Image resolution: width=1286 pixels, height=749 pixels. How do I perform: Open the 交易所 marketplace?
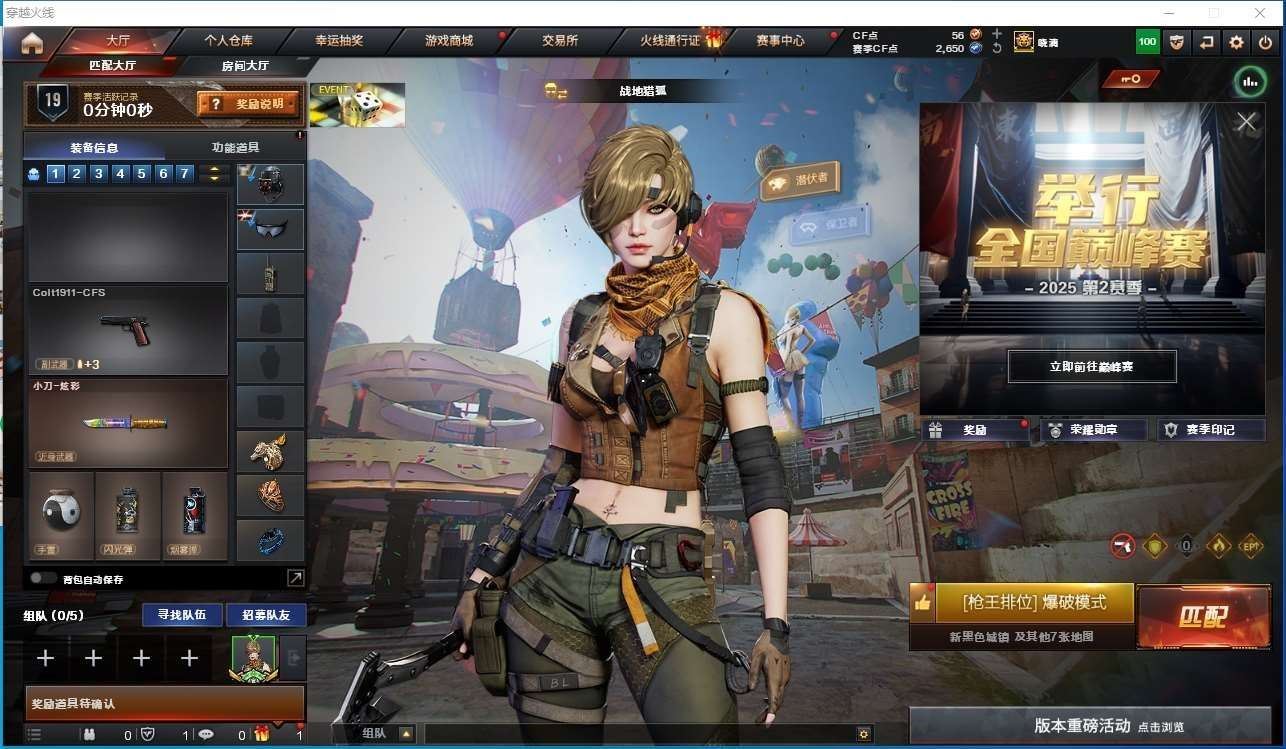pyautogui.click(x=560, y=41)
